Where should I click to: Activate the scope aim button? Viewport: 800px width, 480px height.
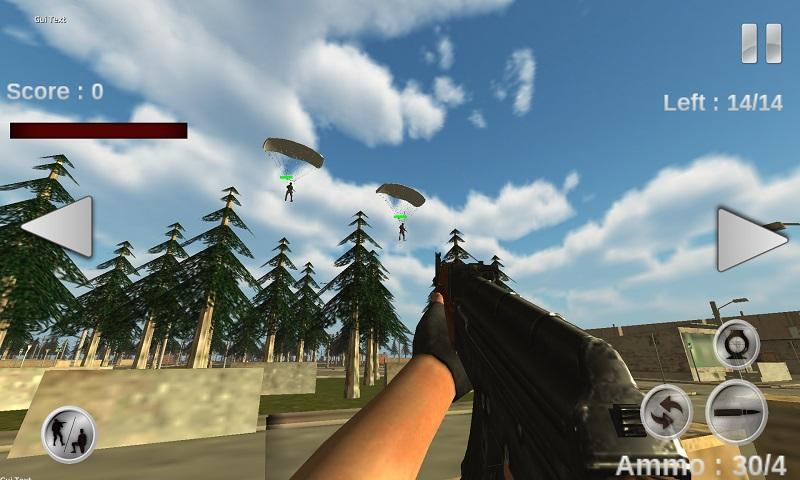pos(737,344)
